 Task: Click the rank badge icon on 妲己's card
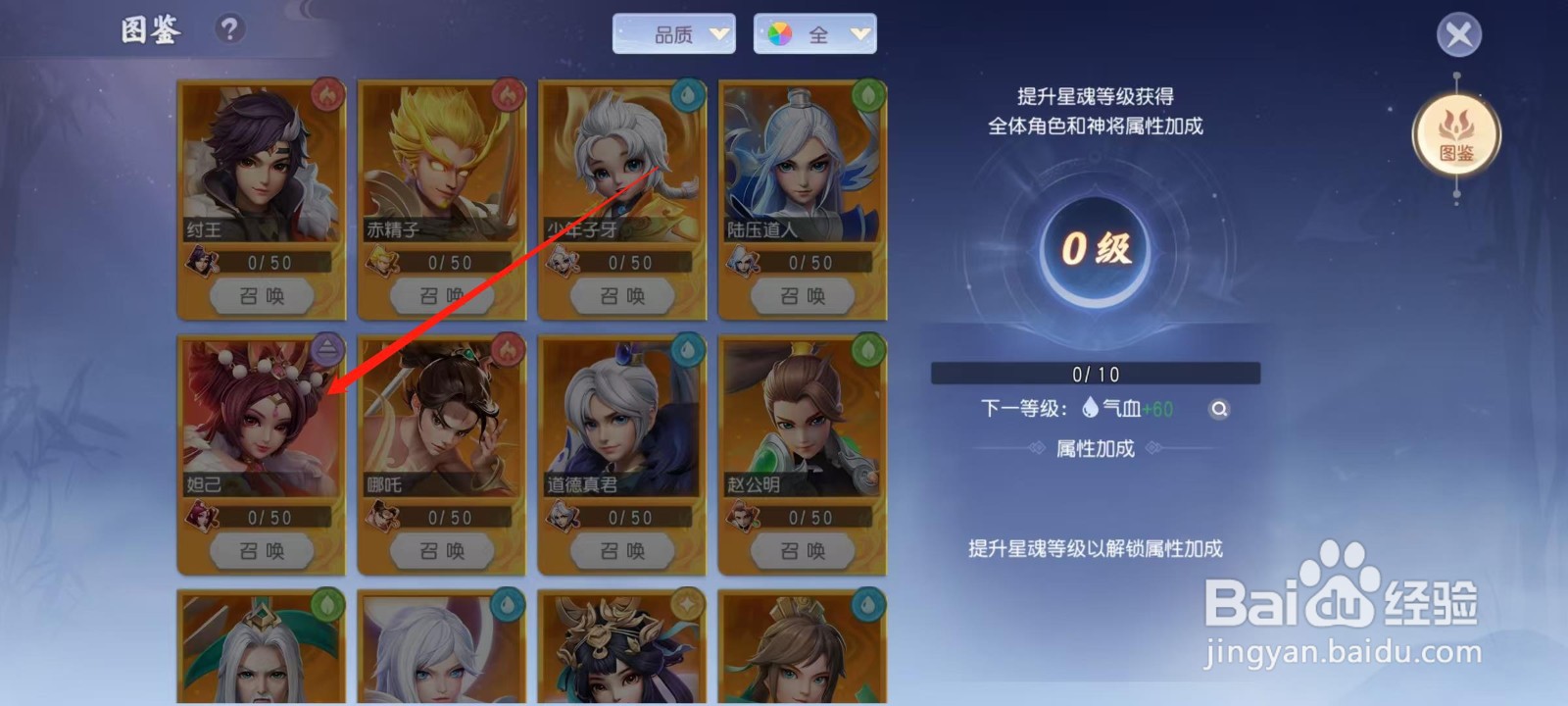coord(326,350)
